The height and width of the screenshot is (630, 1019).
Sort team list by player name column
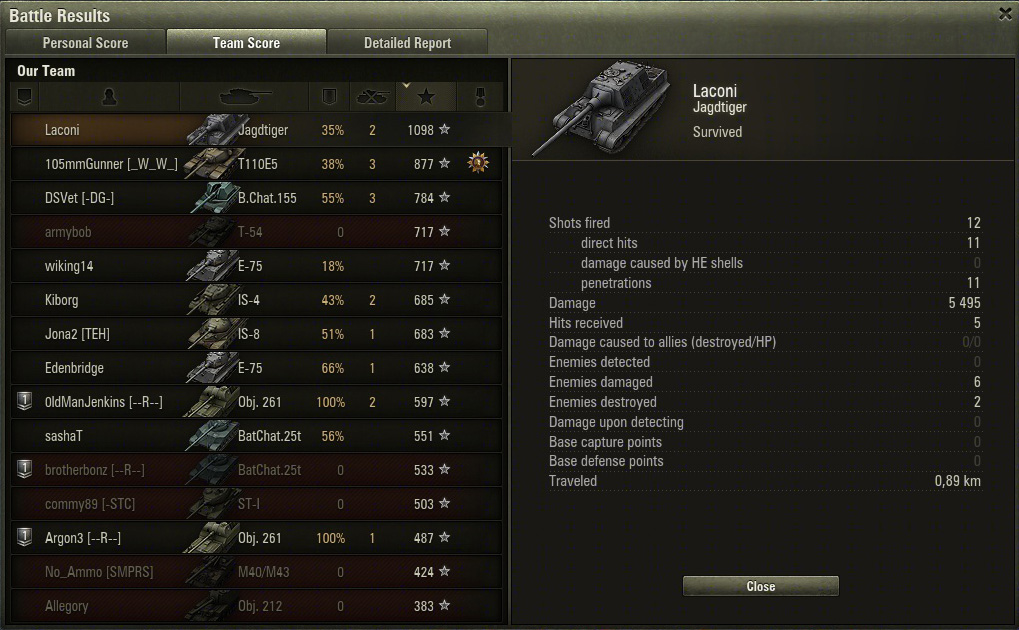[110, 97]
